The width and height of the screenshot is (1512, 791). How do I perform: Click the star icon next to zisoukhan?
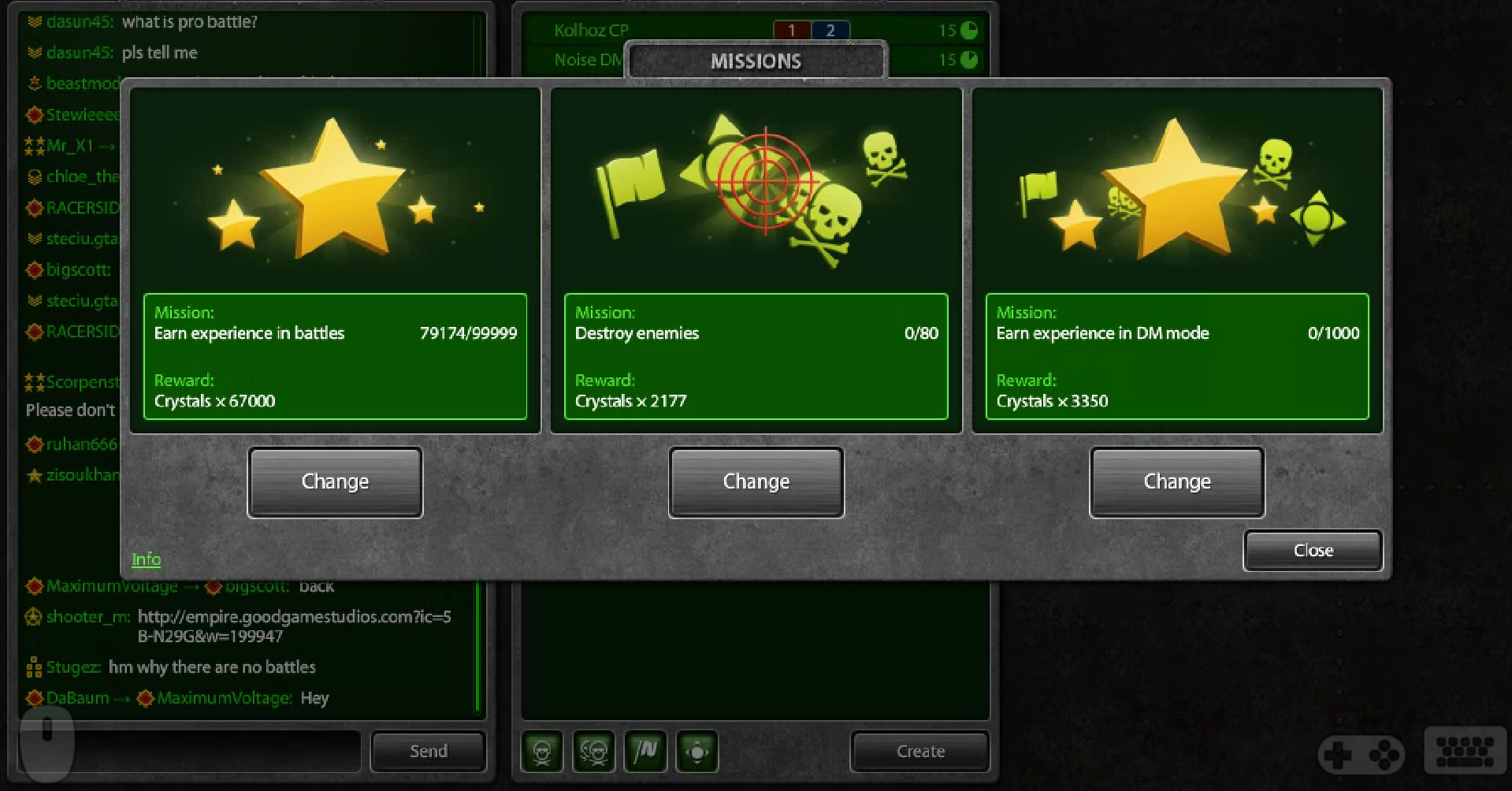click(x=35, y=474)
